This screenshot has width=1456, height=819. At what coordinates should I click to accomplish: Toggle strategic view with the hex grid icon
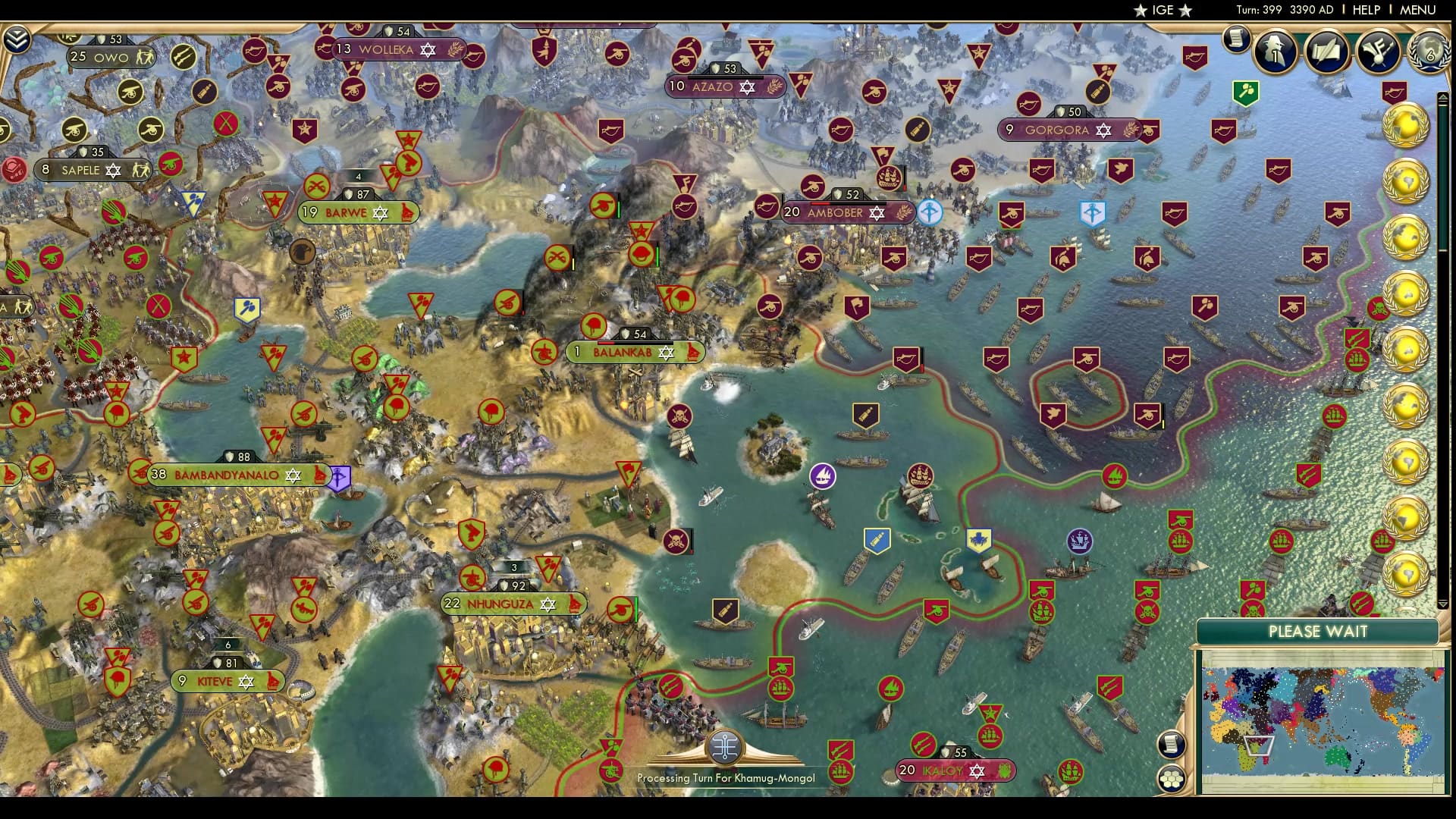pyautogui.click(x=1172, y=780)
